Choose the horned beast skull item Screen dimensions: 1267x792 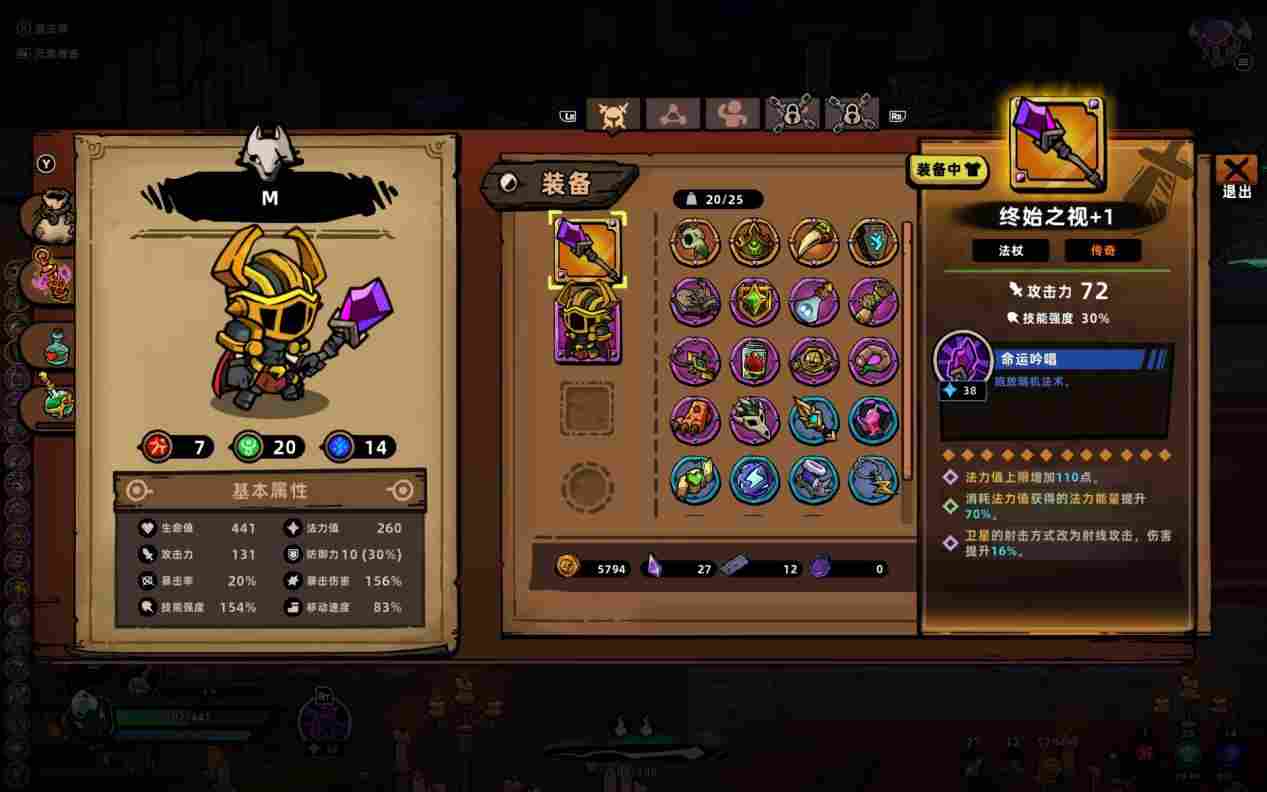[x=753, y=420]
